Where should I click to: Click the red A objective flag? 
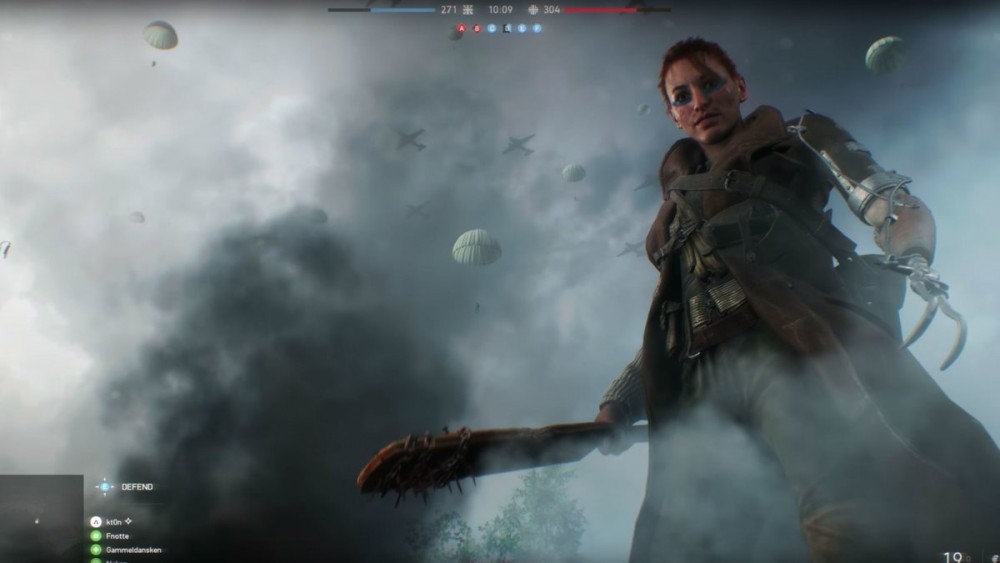[461, 29]
